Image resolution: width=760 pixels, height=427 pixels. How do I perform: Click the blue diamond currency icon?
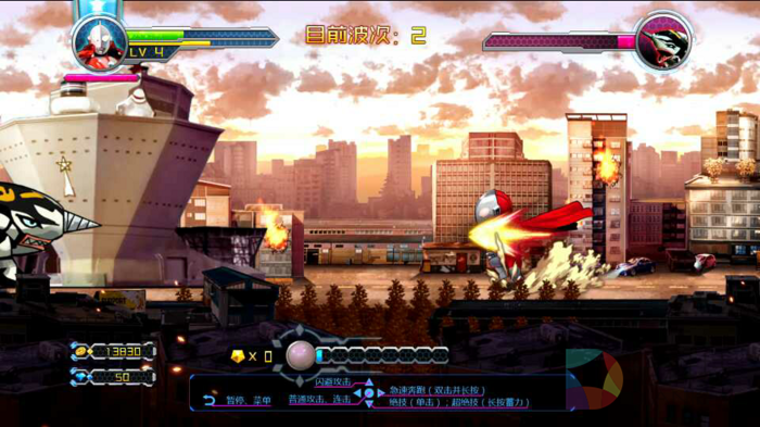click(79, 377)
